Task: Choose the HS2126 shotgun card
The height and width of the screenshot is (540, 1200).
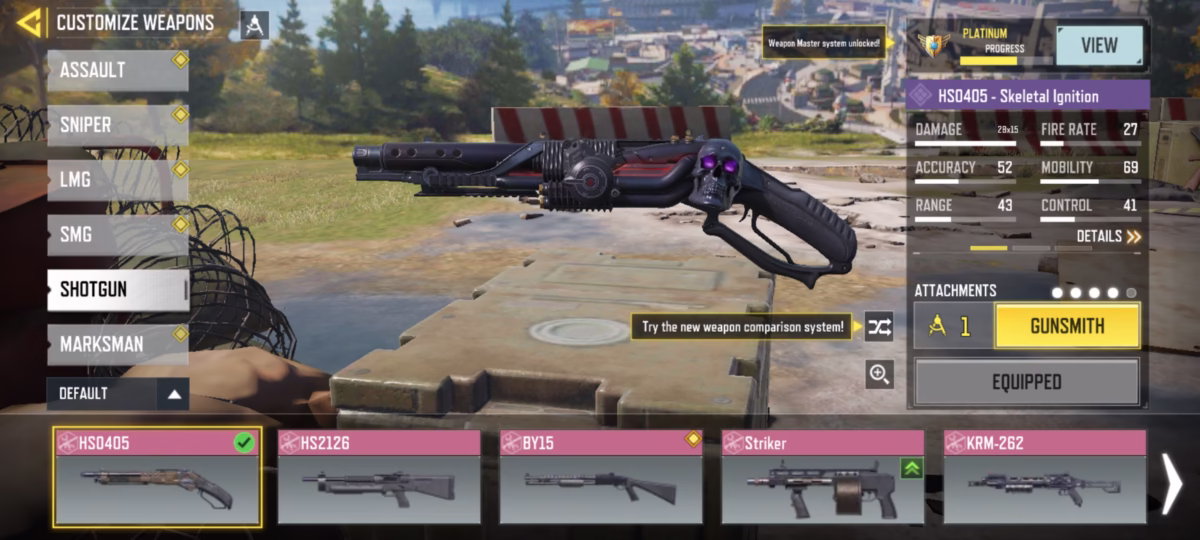Action: 380,477
